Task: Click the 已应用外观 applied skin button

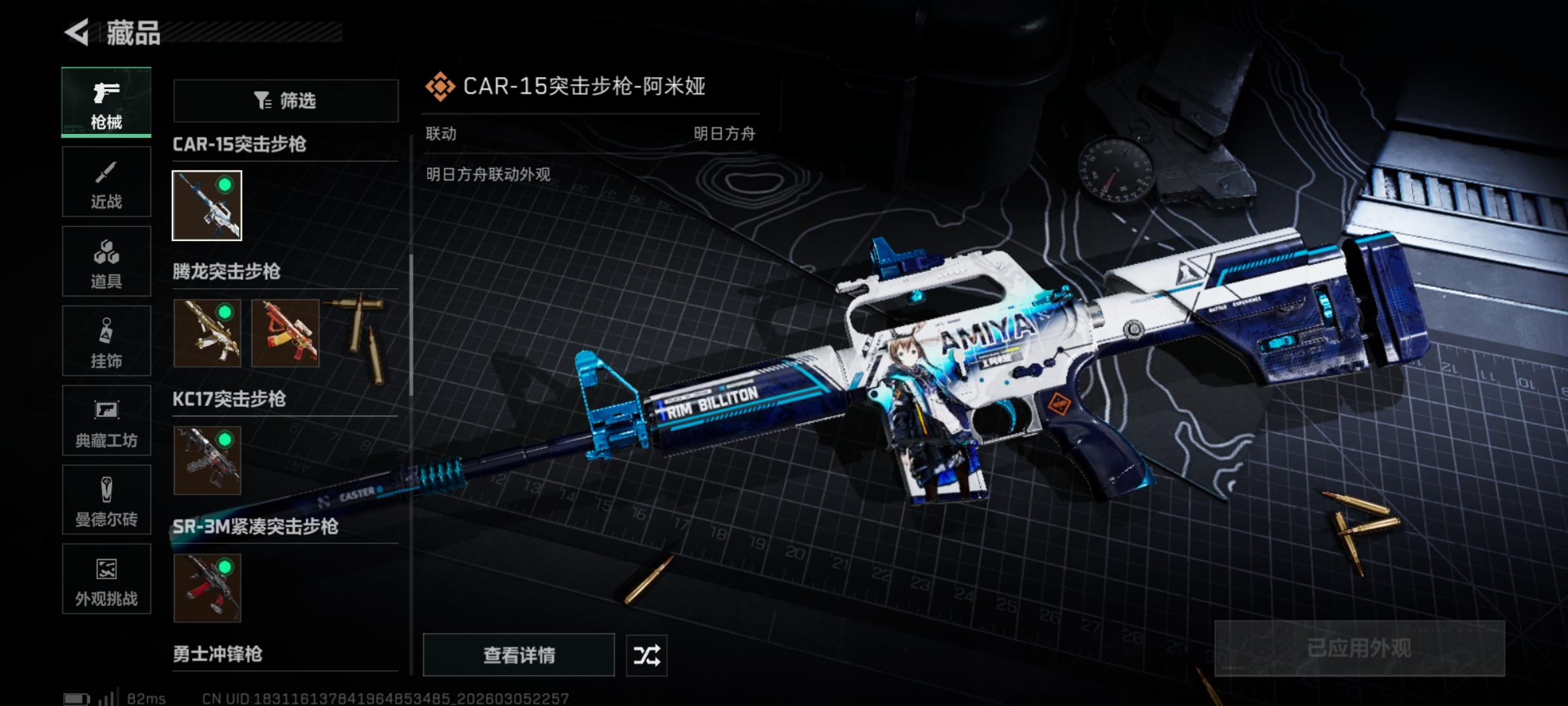Action: coord(1359,648)
